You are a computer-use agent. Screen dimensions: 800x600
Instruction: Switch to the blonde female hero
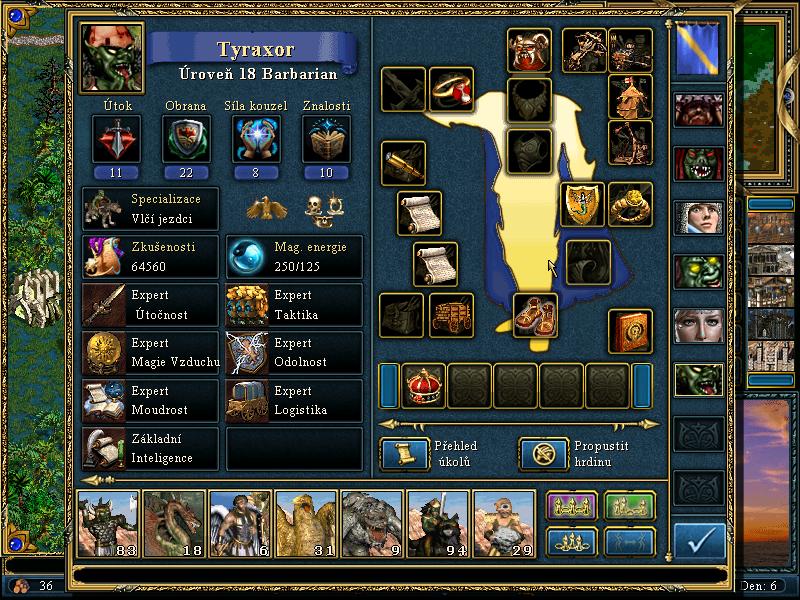point(698,327)
